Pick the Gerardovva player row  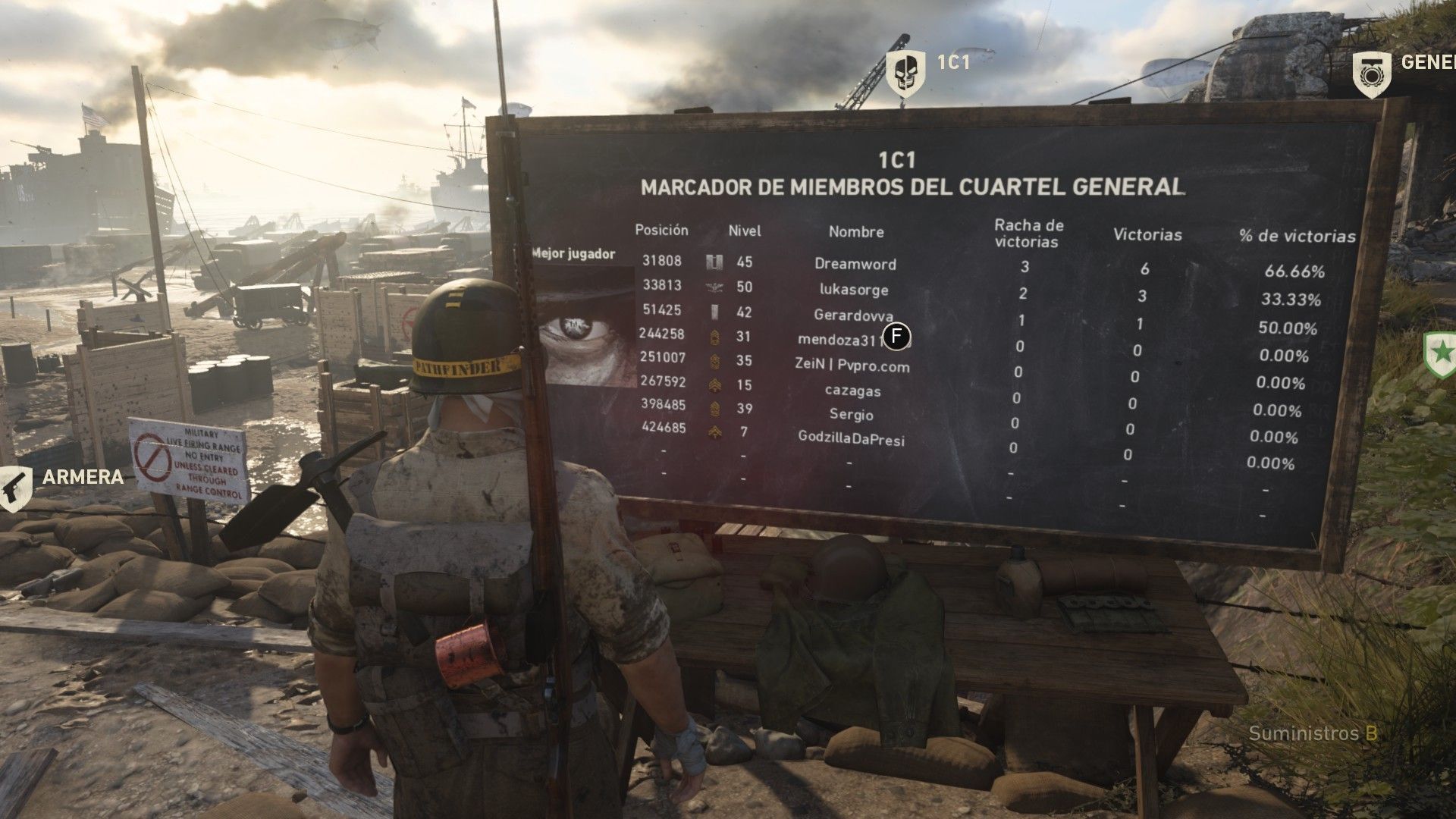(x=853, y=315)
